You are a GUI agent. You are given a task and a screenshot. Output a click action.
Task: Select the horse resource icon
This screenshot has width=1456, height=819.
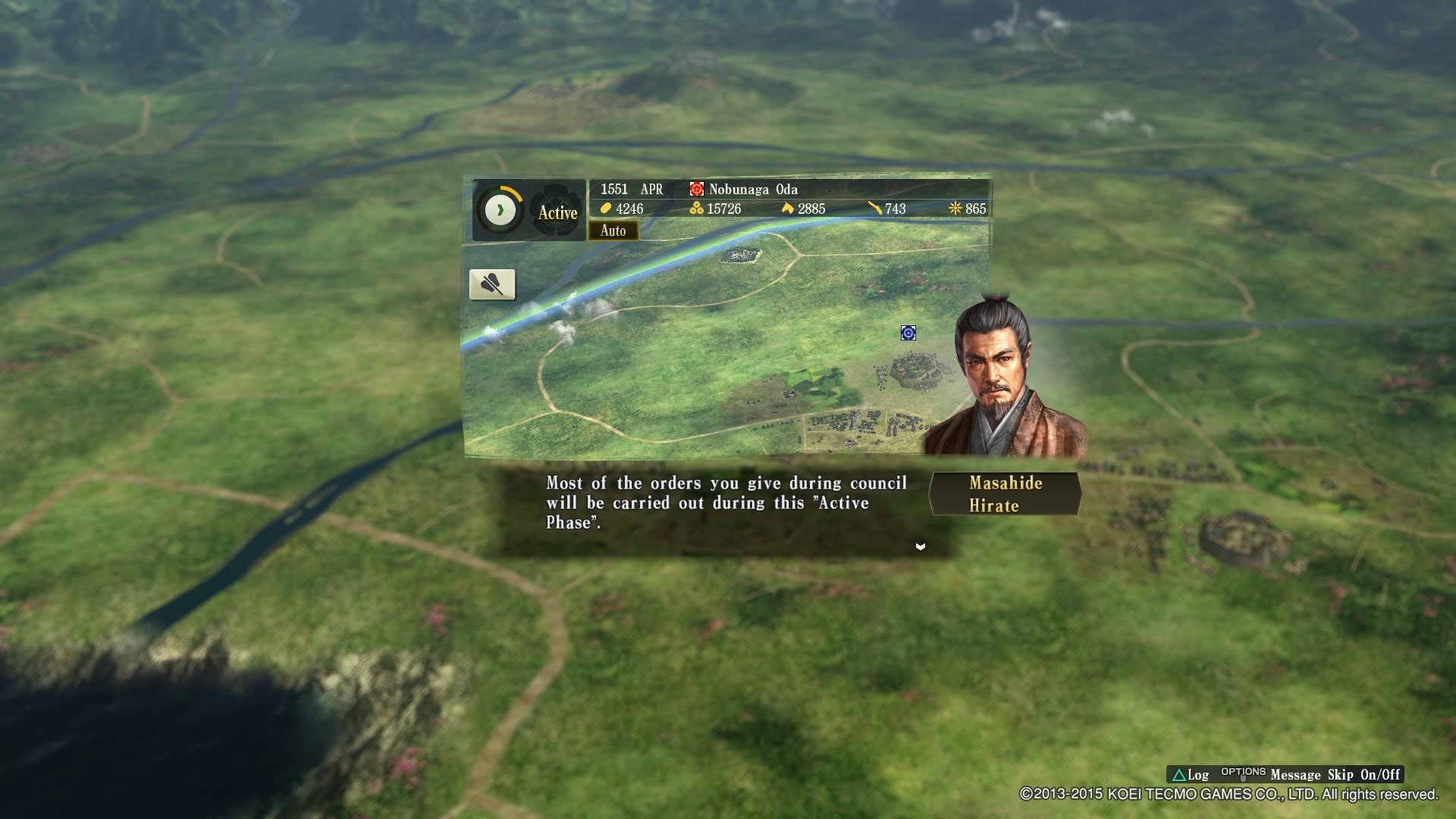click(x=789, y=209)
